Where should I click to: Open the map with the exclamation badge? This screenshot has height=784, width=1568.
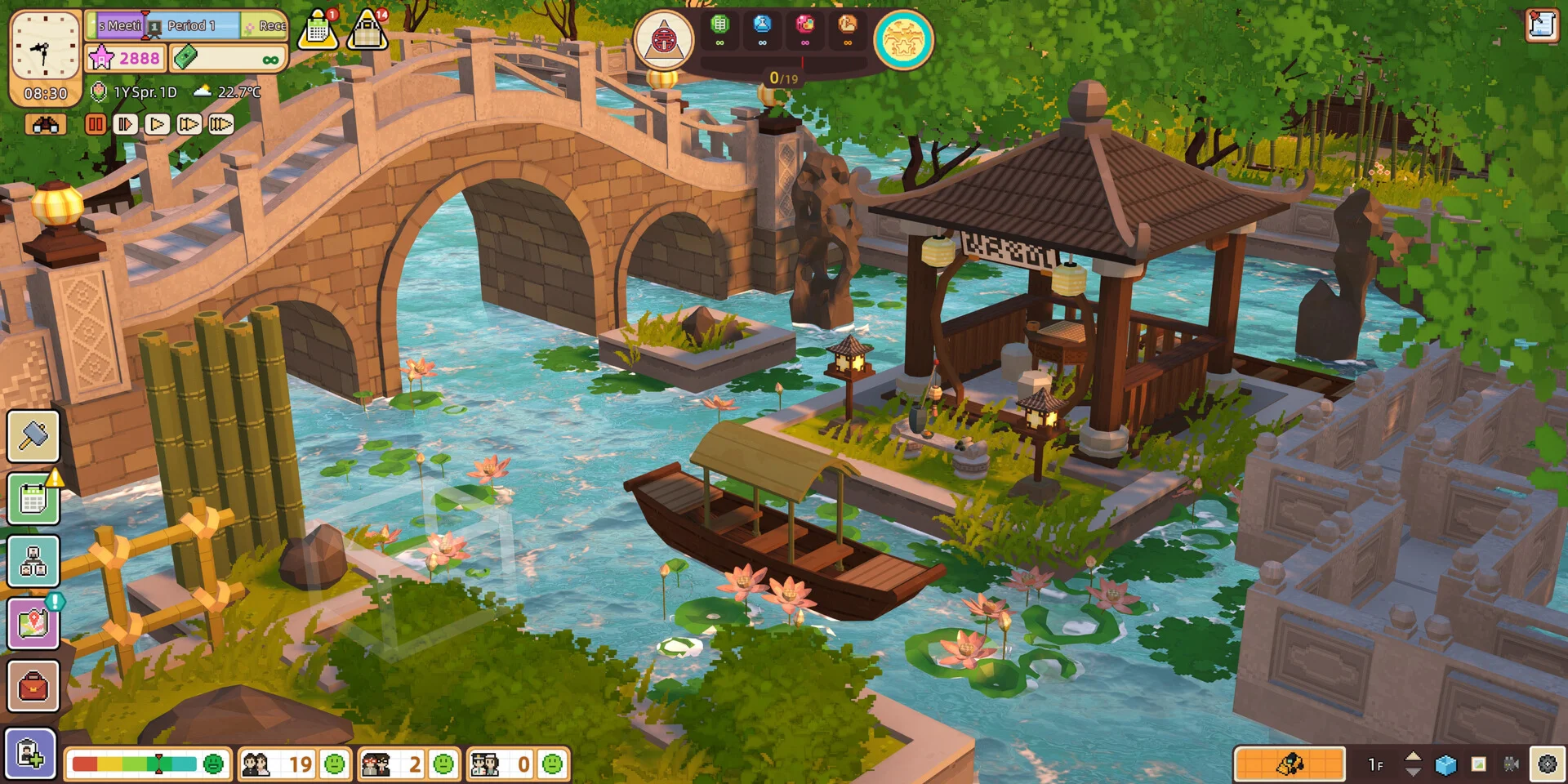(33, 624)
